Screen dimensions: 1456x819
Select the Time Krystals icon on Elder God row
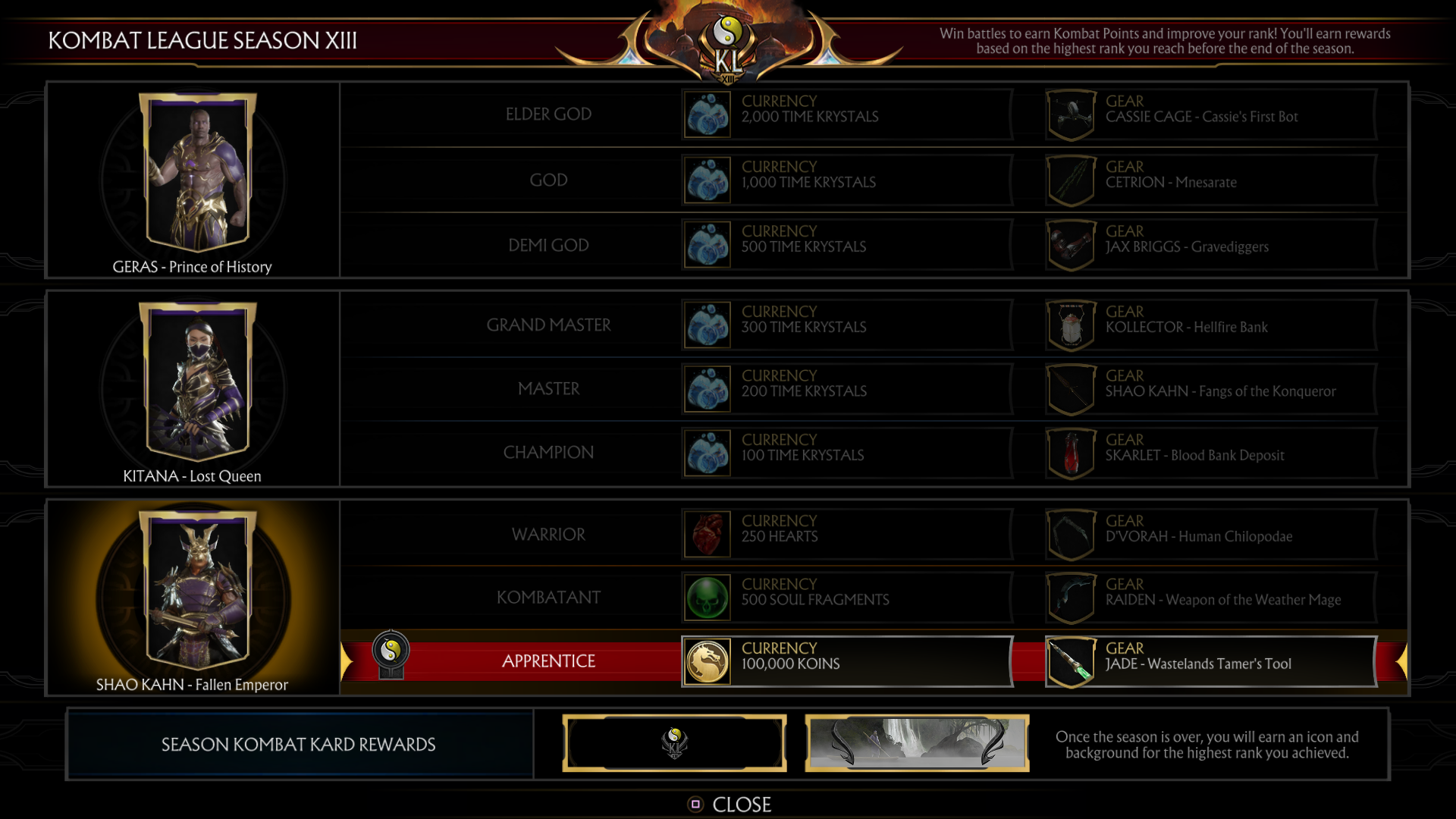(x=707, y=114)
